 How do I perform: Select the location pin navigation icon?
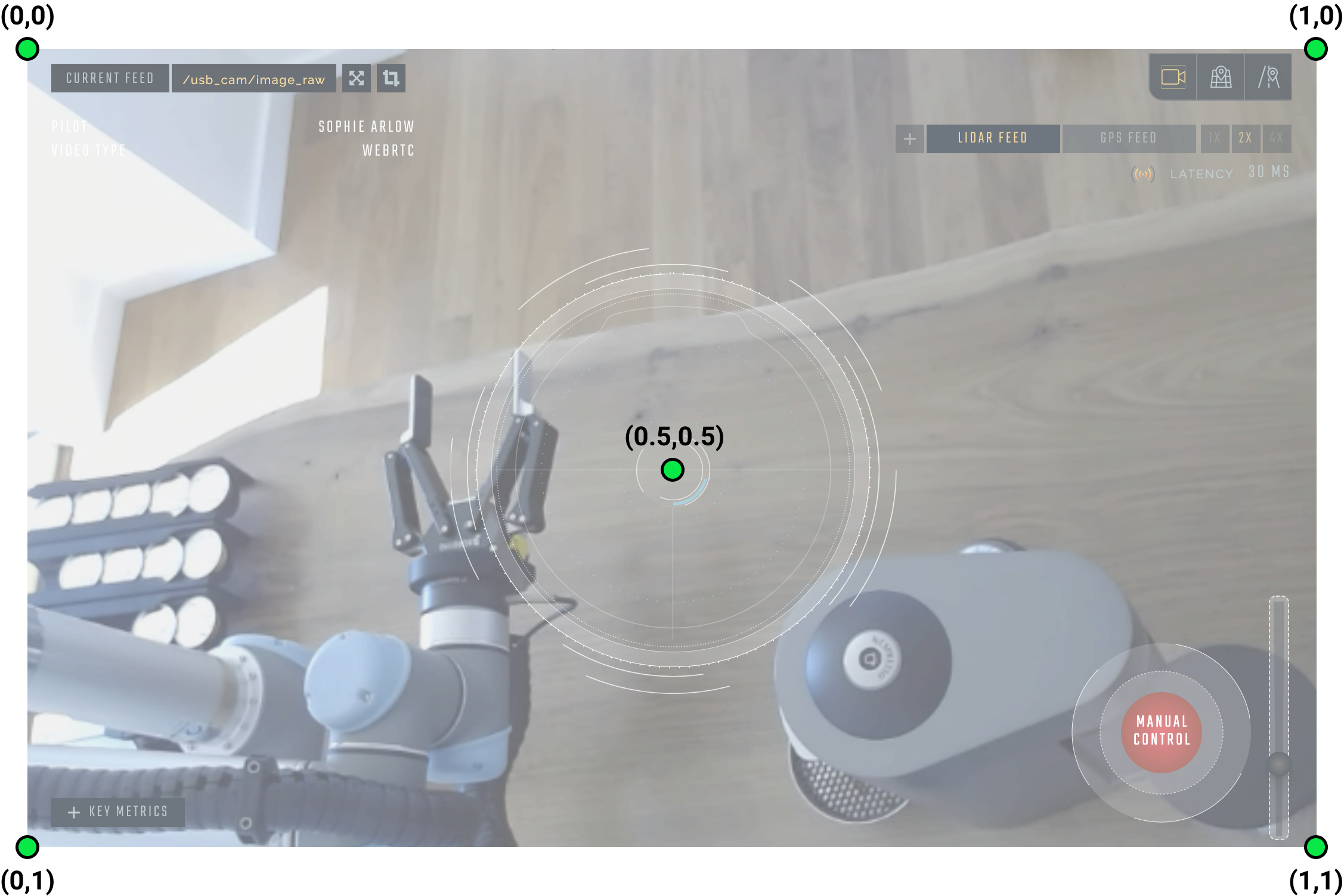point(1268,77)
